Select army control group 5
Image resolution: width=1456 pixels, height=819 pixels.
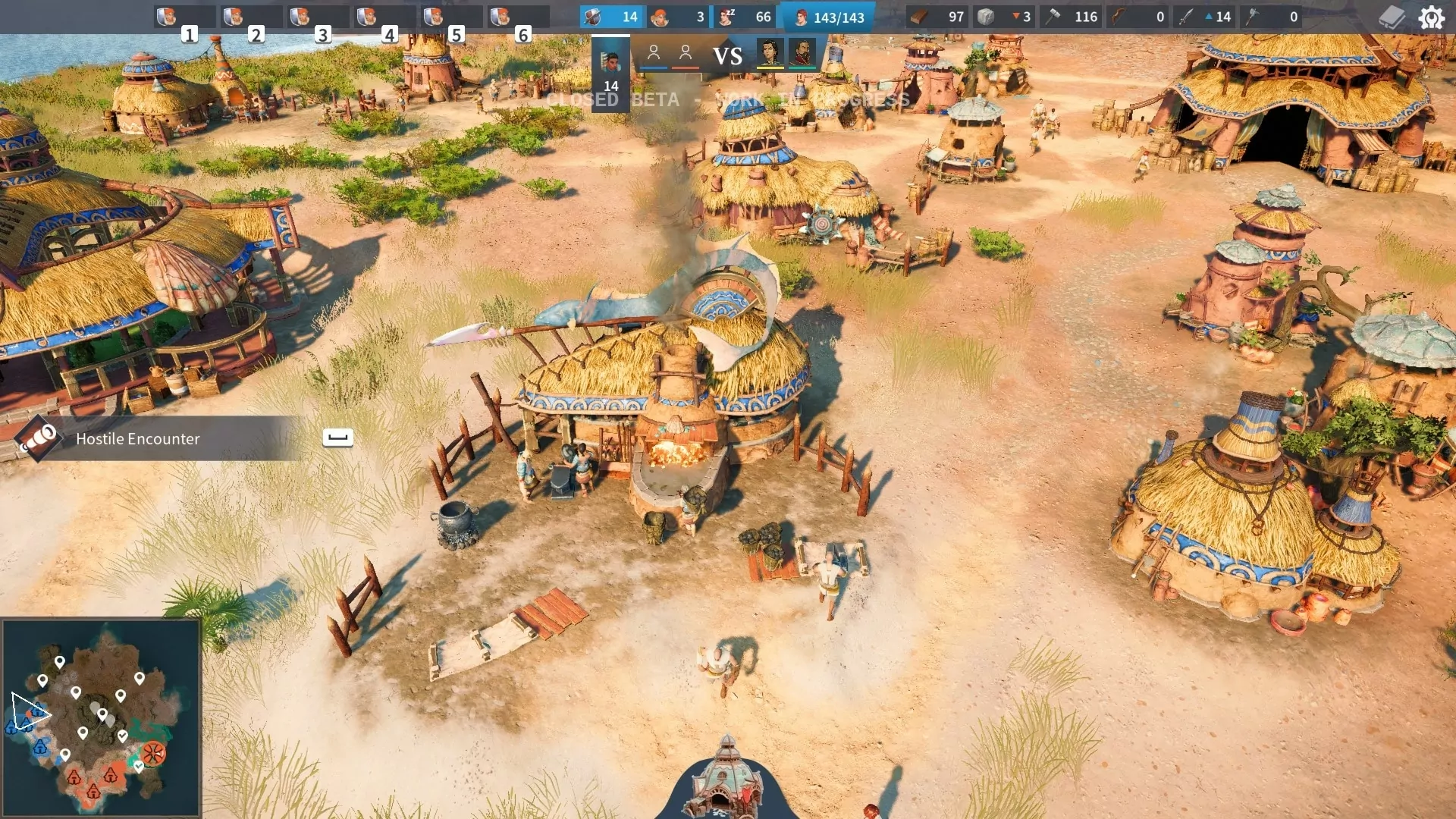click(x=451, y=17)
